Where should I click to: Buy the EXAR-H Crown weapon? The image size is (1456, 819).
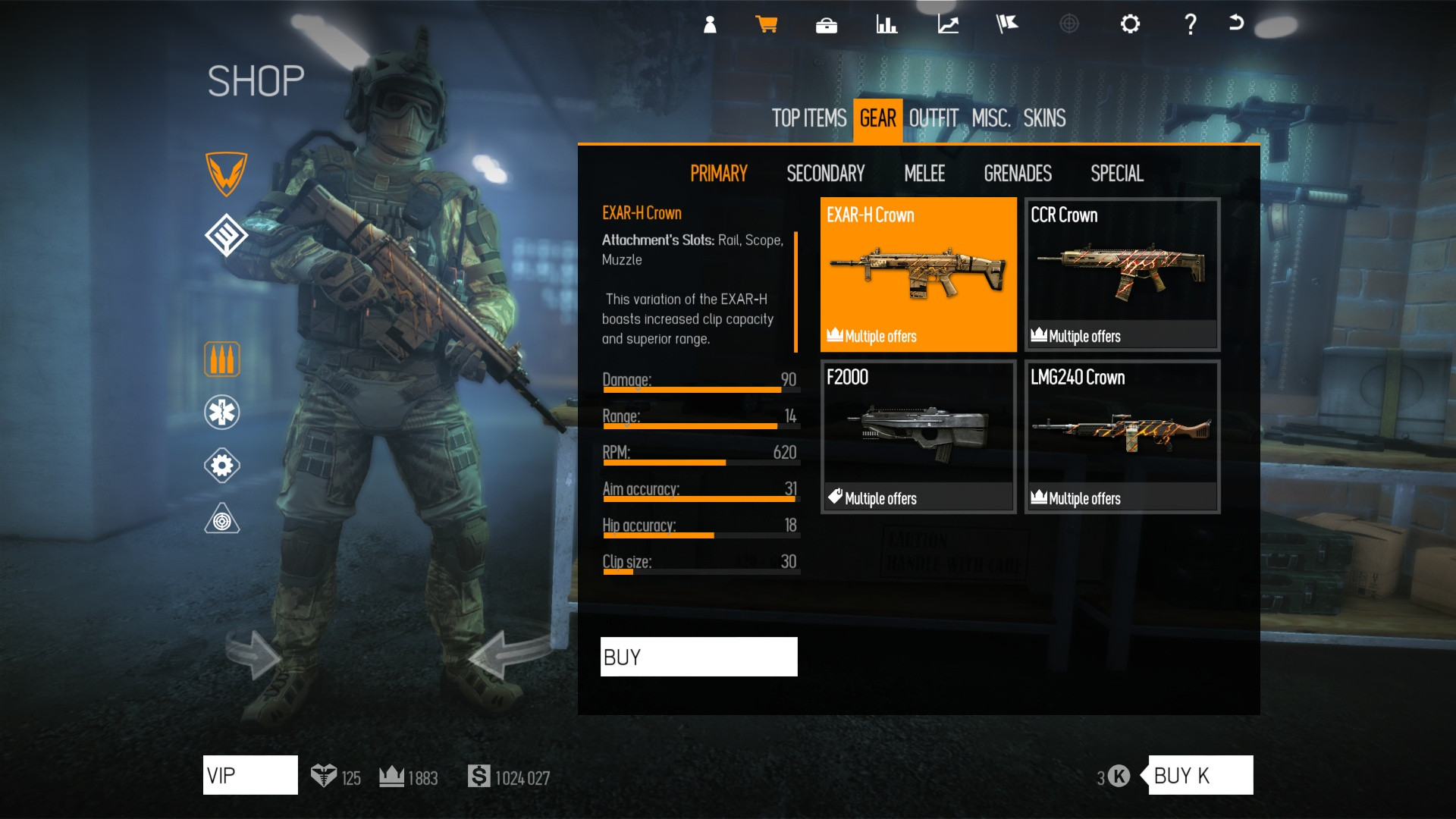pos(698,657)
